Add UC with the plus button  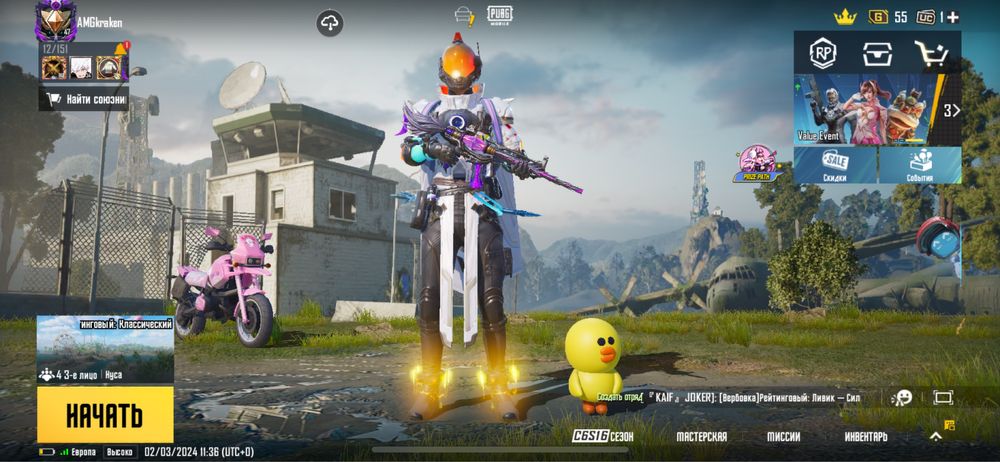click(x=953, y=17)
